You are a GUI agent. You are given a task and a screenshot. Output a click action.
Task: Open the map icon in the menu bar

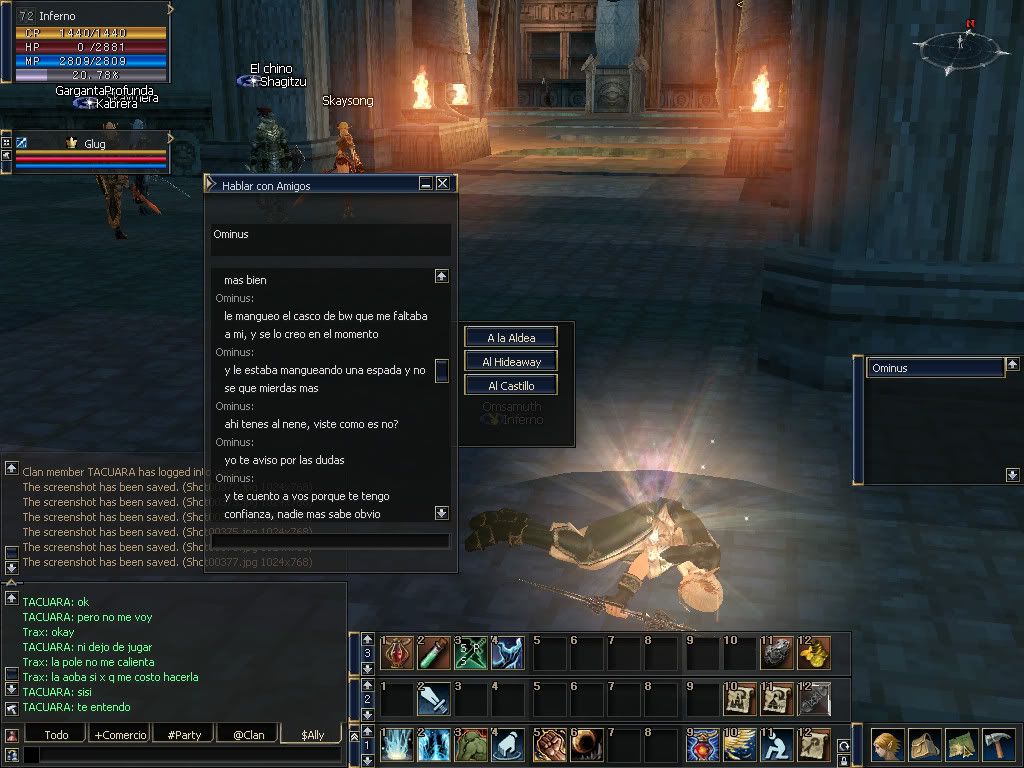[961, 746]
